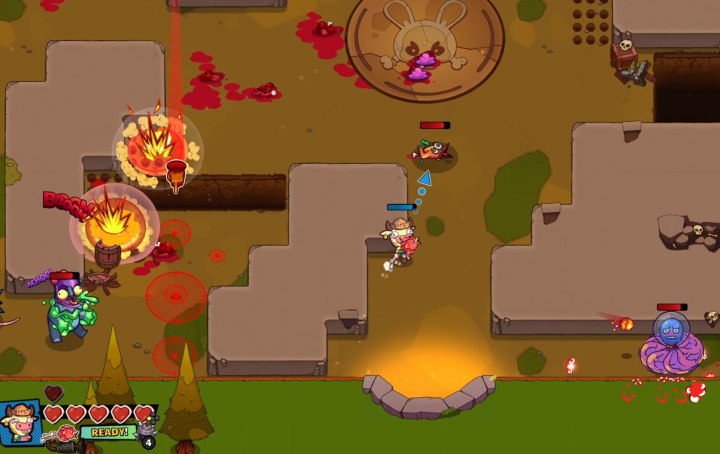Select the spiked mine item icon
720x454 pixels.
145,431
